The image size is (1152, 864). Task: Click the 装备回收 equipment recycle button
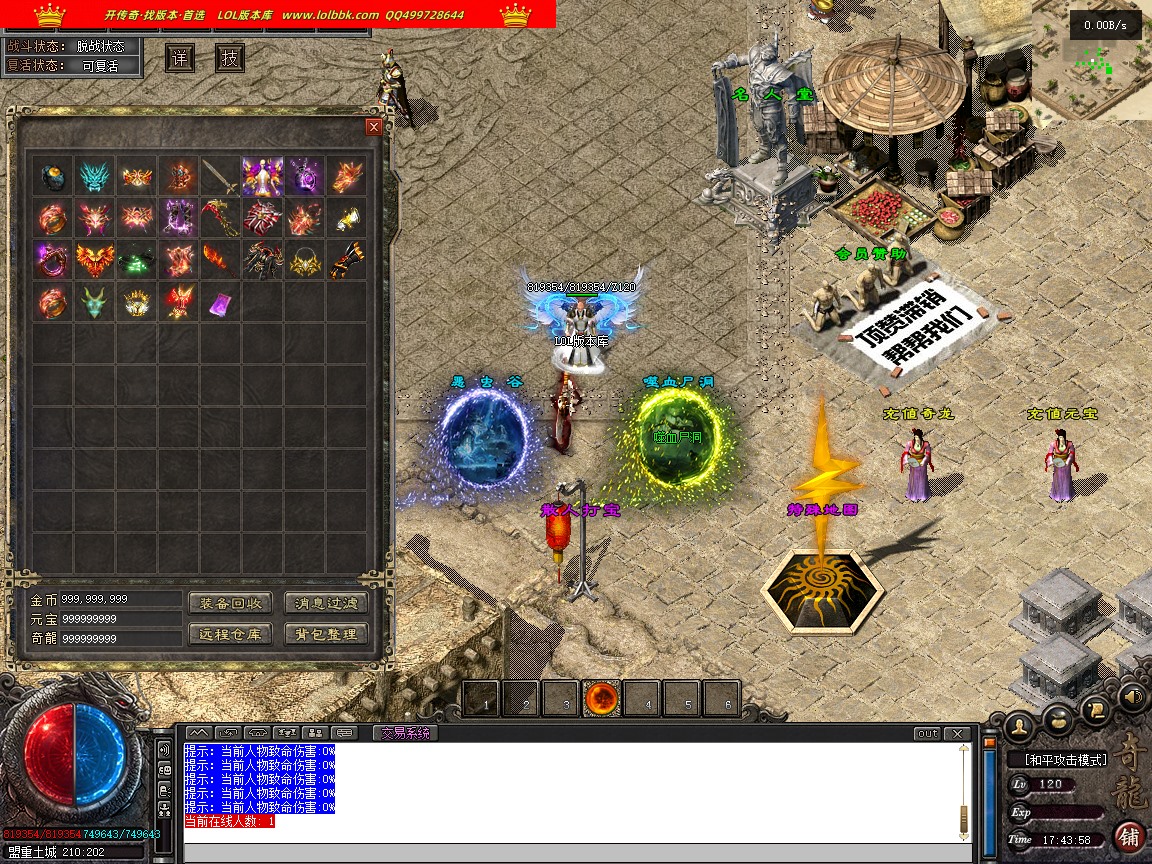point(230,603)
